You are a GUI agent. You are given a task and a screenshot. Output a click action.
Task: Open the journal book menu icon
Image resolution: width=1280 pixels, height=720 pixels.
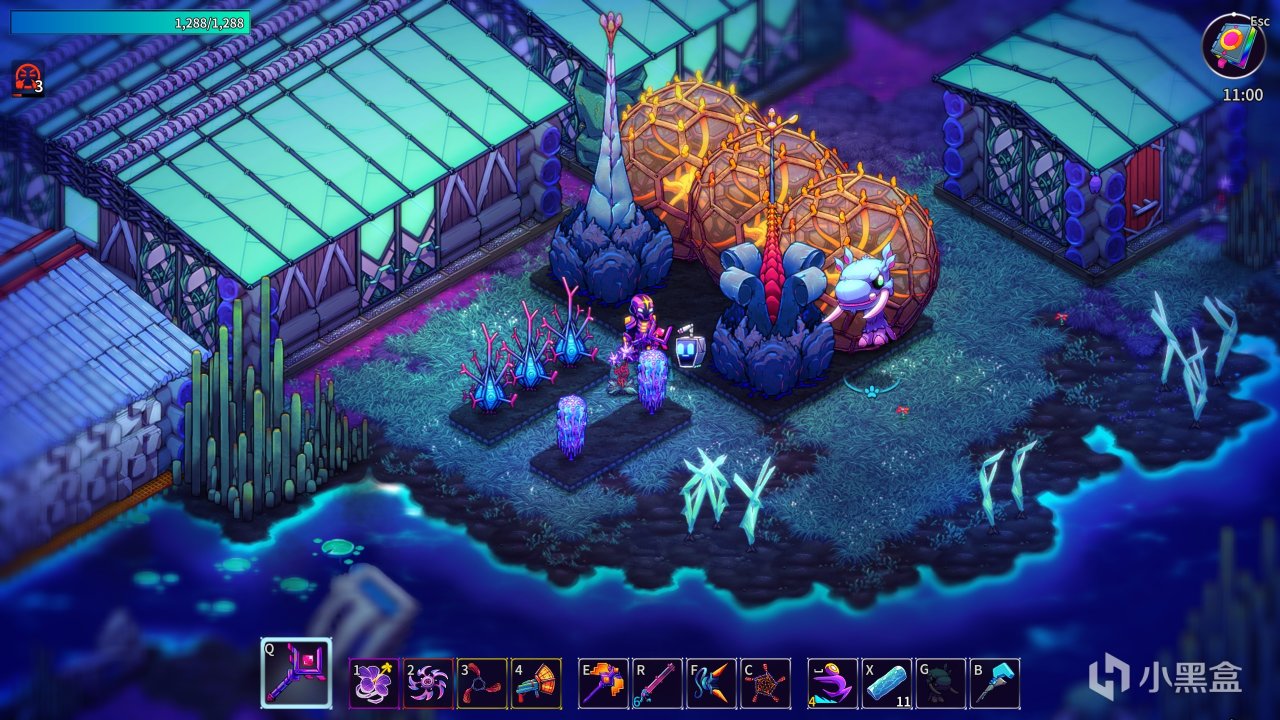1233,47
